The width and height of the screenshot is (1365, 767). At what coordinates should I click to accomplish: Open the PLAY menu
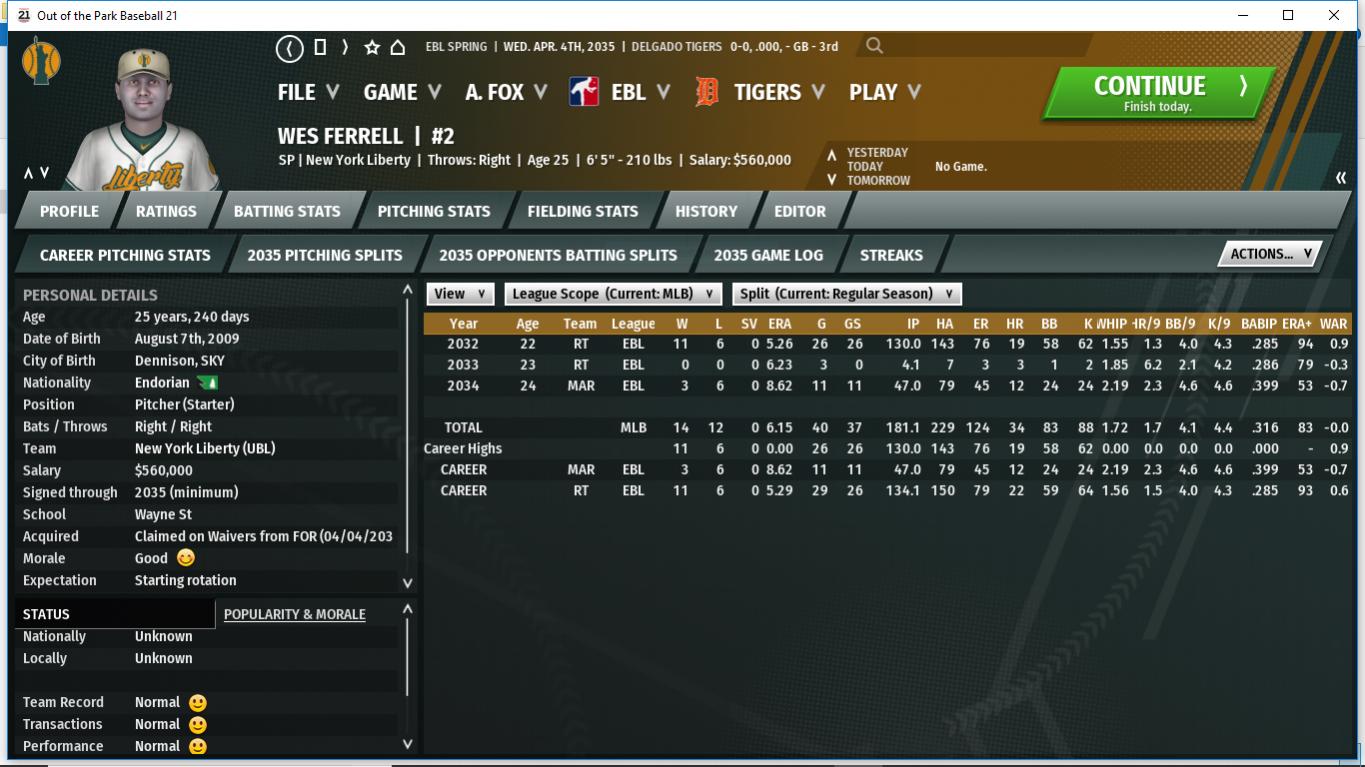pos(884,92)
